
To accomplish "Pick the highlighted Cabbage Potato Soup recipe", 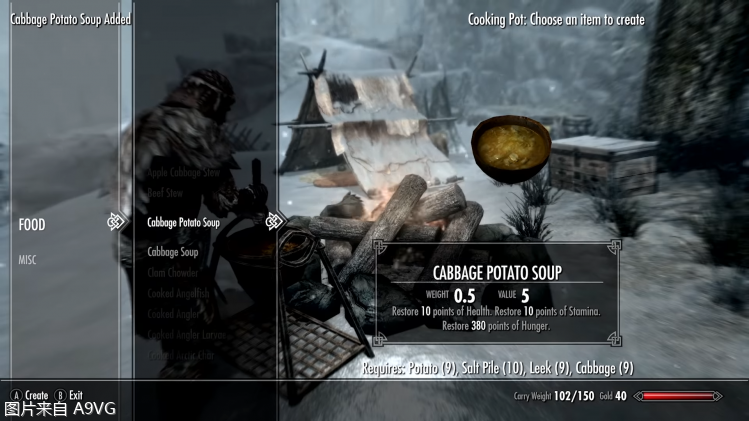I will (183, 222).
